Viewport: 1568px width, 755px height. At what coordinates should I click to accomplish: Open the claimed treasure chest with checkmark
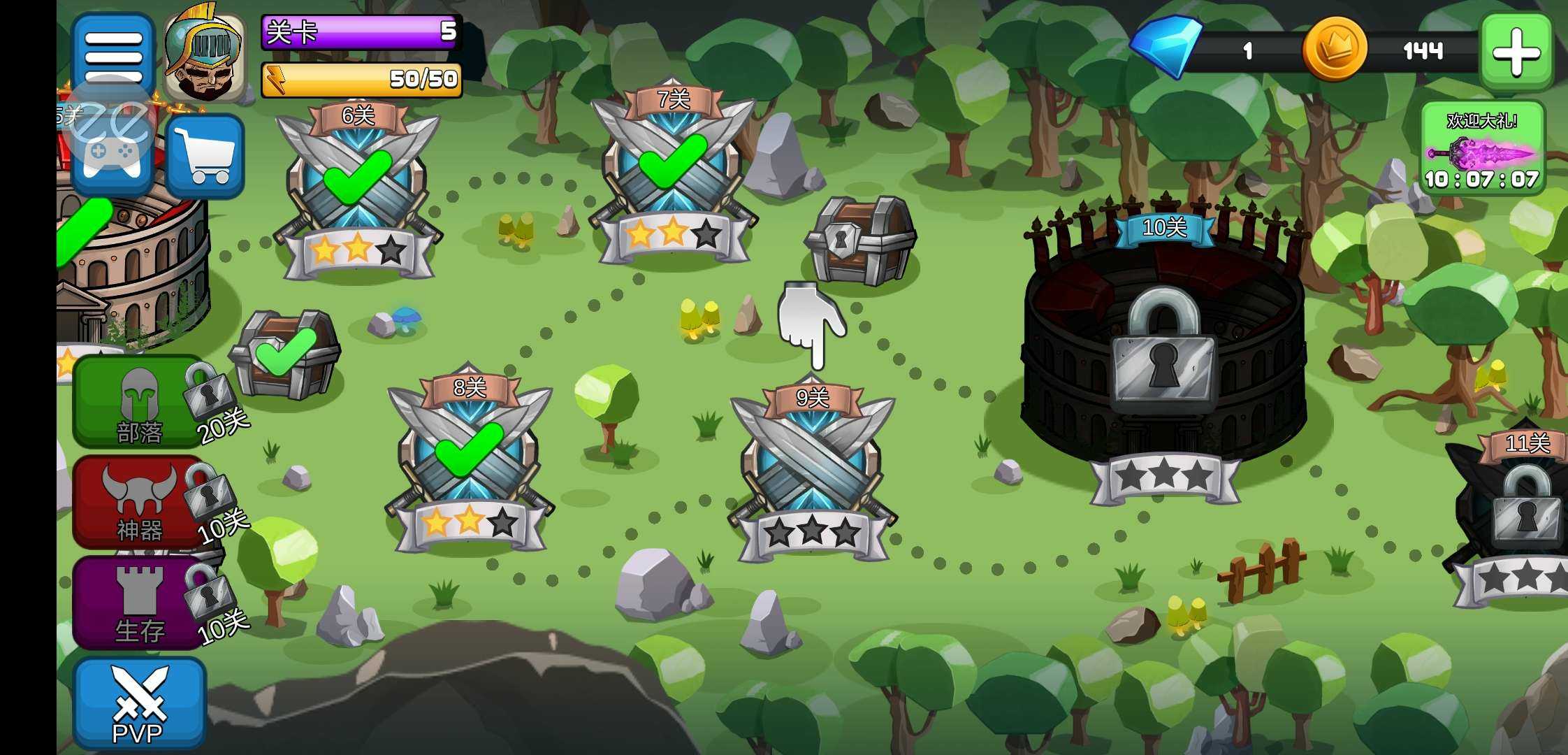click(286, 354)
